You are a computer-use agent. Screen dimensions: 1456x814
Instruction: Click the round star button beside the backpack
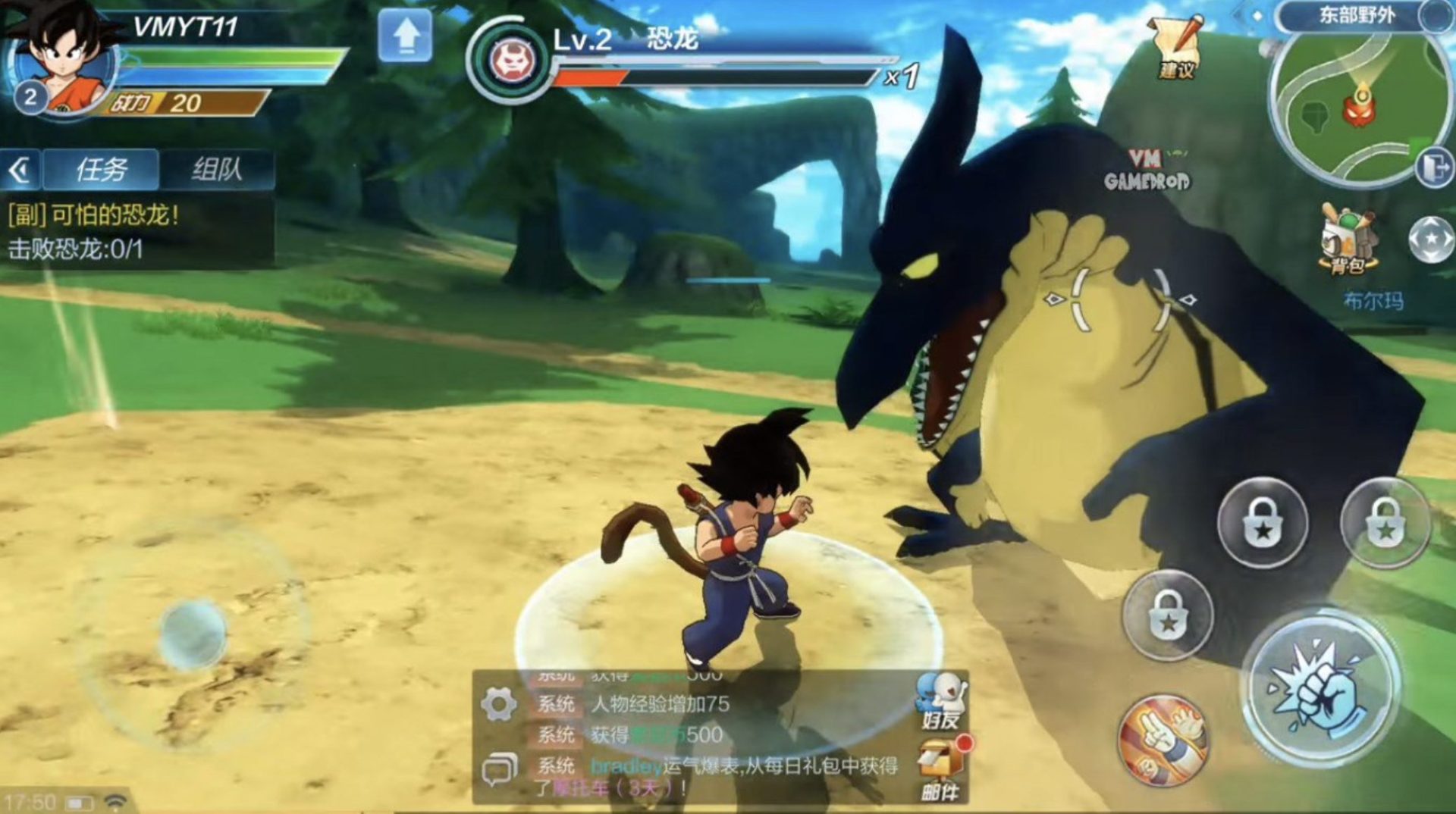pyautogui.click(x=1430, y=240)
